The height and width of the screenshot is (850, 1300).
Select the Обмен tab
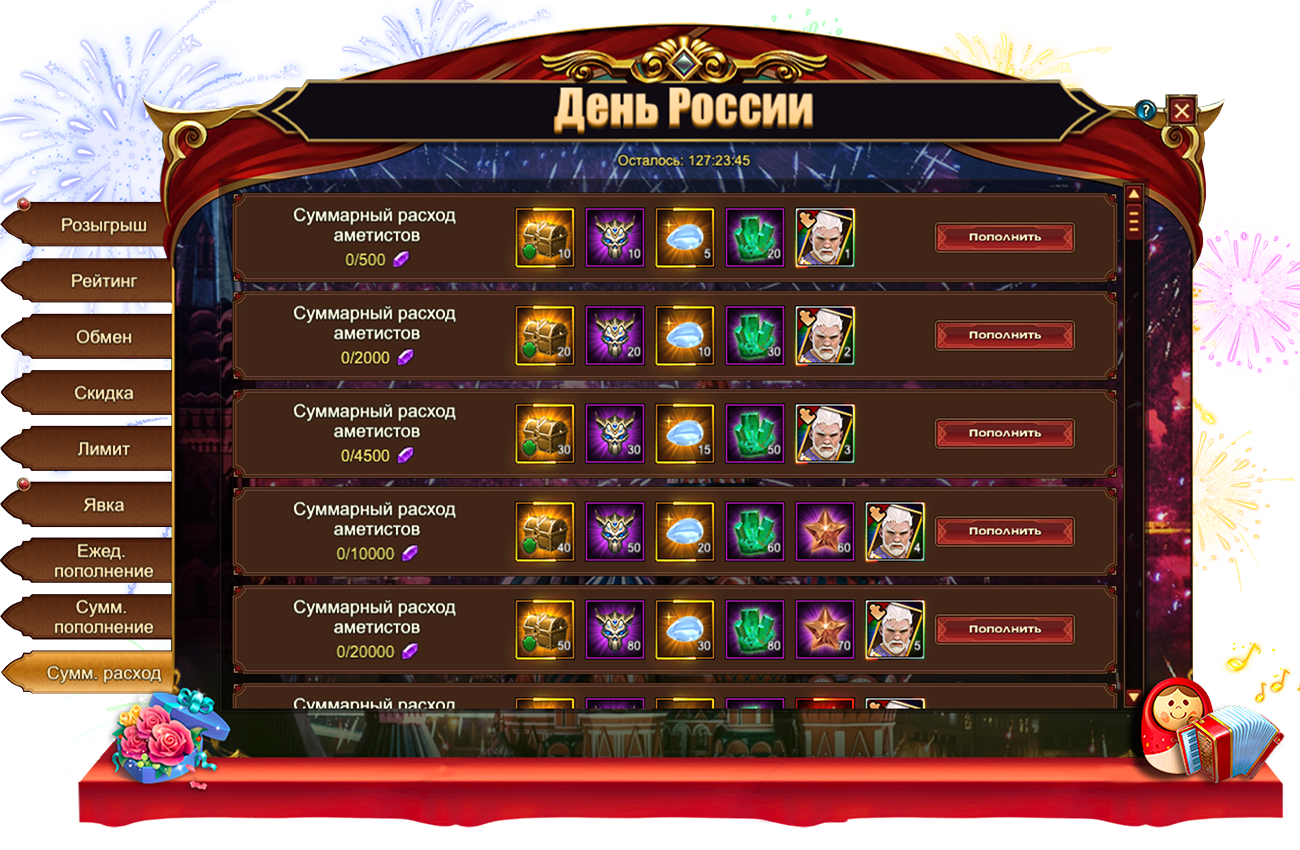(103, 337)
